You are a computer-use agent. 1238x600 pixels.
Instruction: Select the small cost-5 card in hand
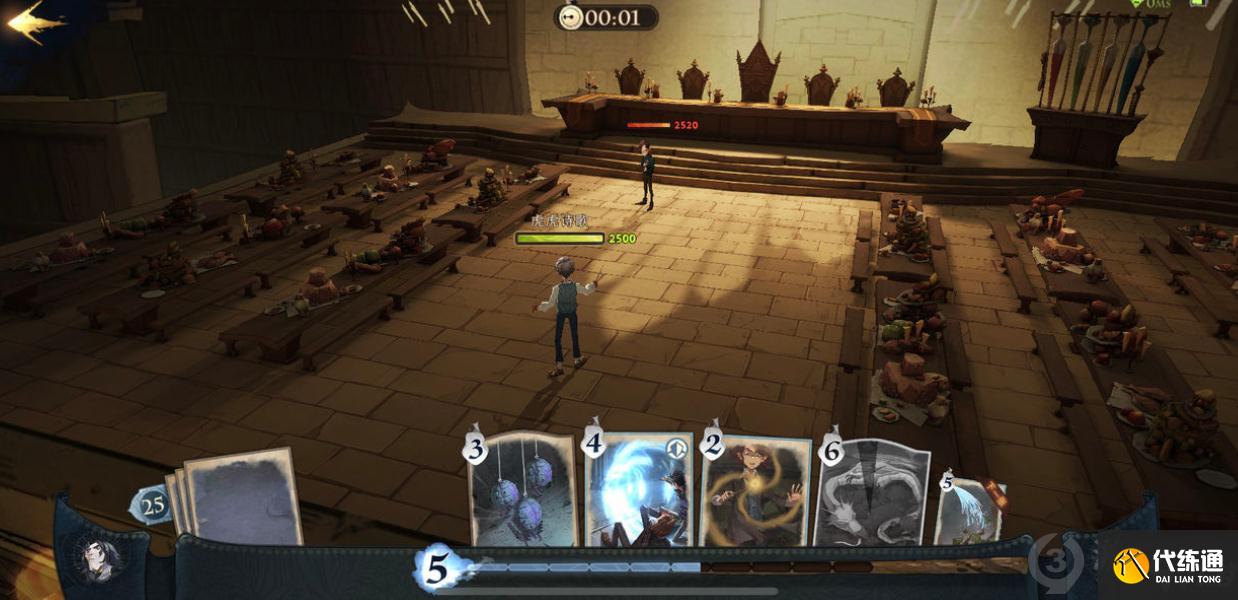[969, 510]
